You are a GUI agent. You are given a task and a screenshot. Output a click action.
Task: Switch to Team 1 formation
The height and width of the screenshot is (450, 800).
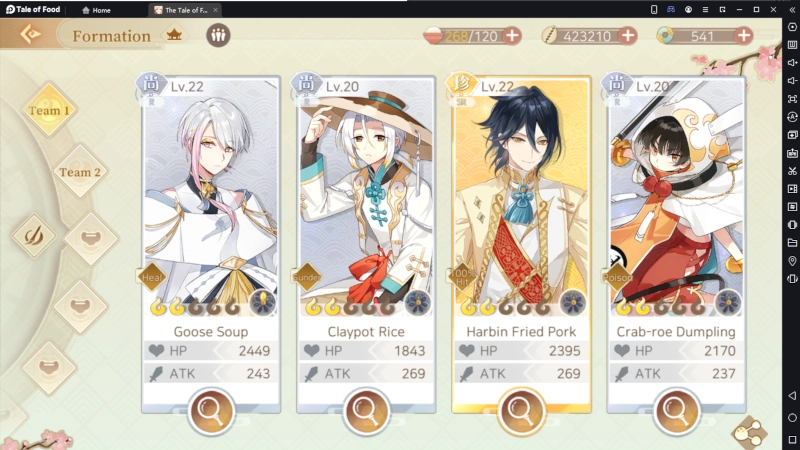(49, 110)
